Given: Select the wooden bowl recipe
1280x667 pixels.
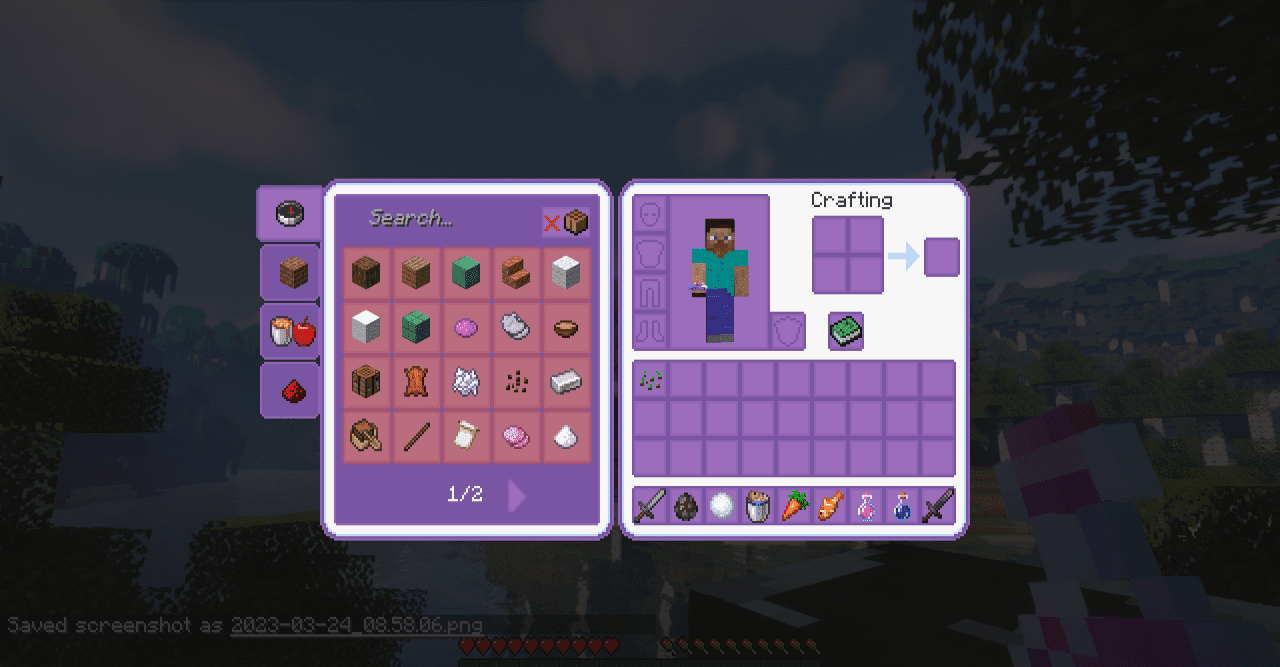Looking at the screenshot, I should point(566,327).
